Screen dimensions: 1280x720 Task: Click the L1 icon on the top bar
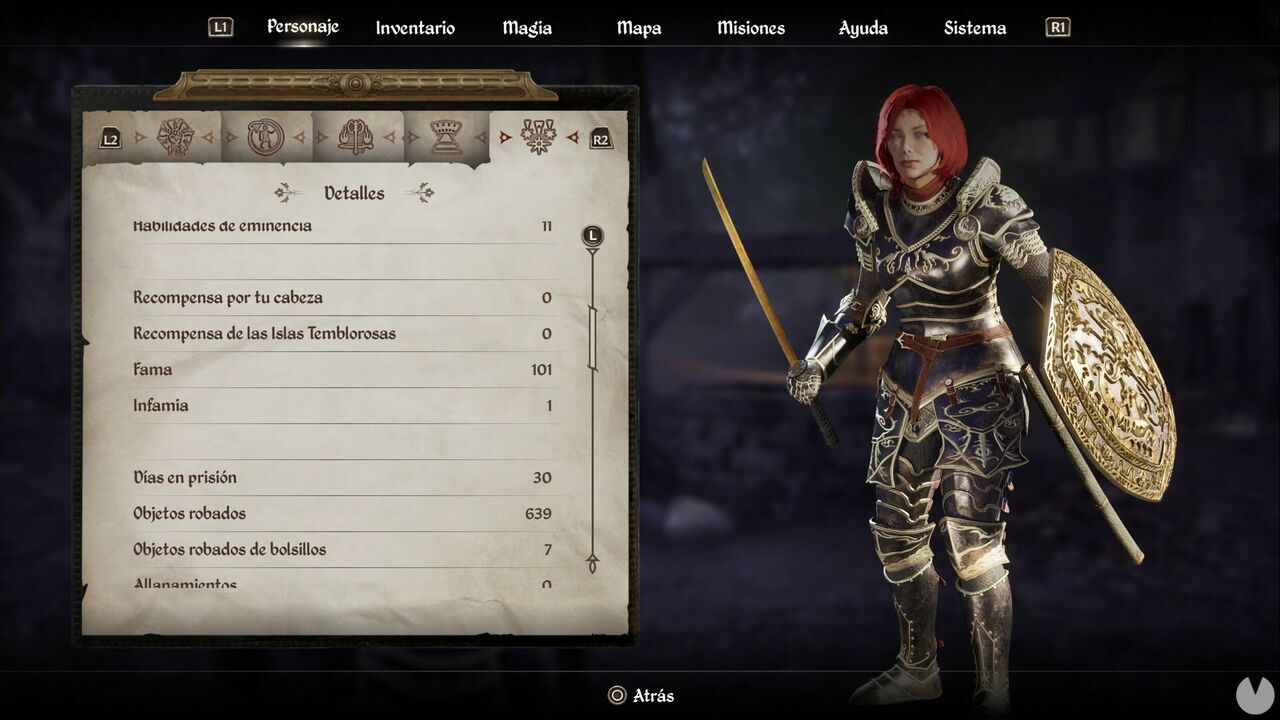click(x=220, y=27)
